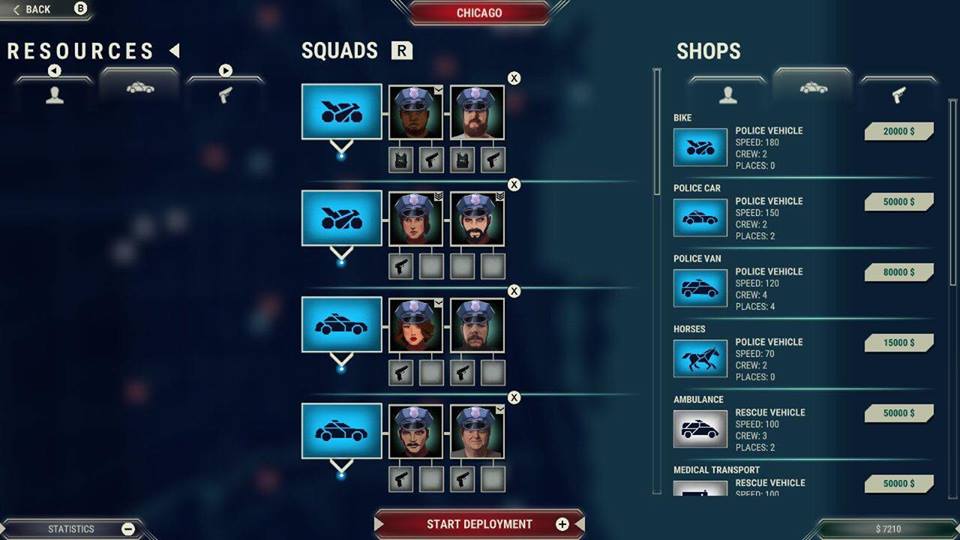Remove the first motorbike squad
Viewport: 960px width, 540px height.
[514, 78]
